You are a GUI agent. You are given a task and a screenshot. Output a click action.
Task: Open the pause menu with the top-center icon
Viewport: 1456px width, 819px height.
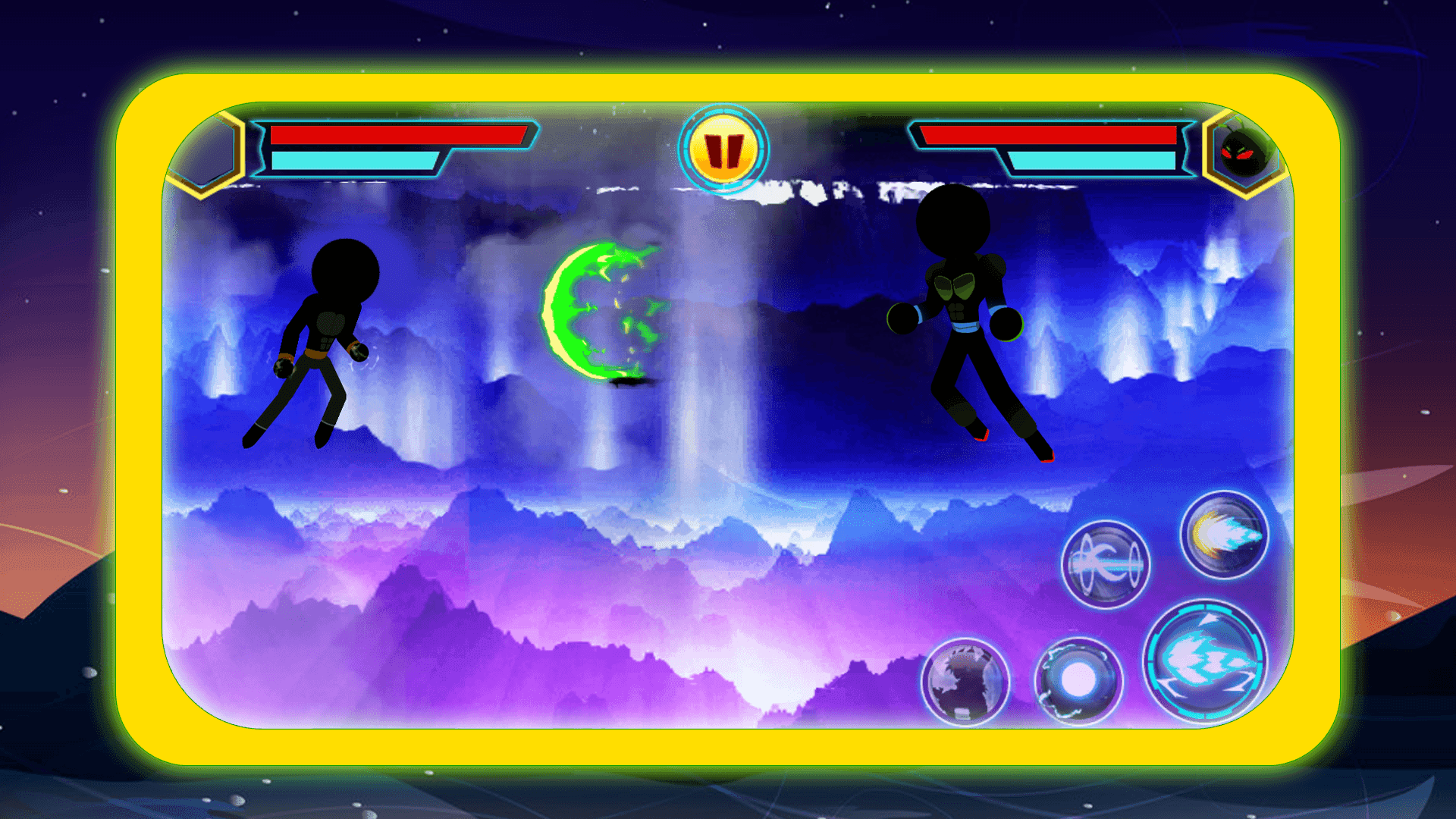724,149
